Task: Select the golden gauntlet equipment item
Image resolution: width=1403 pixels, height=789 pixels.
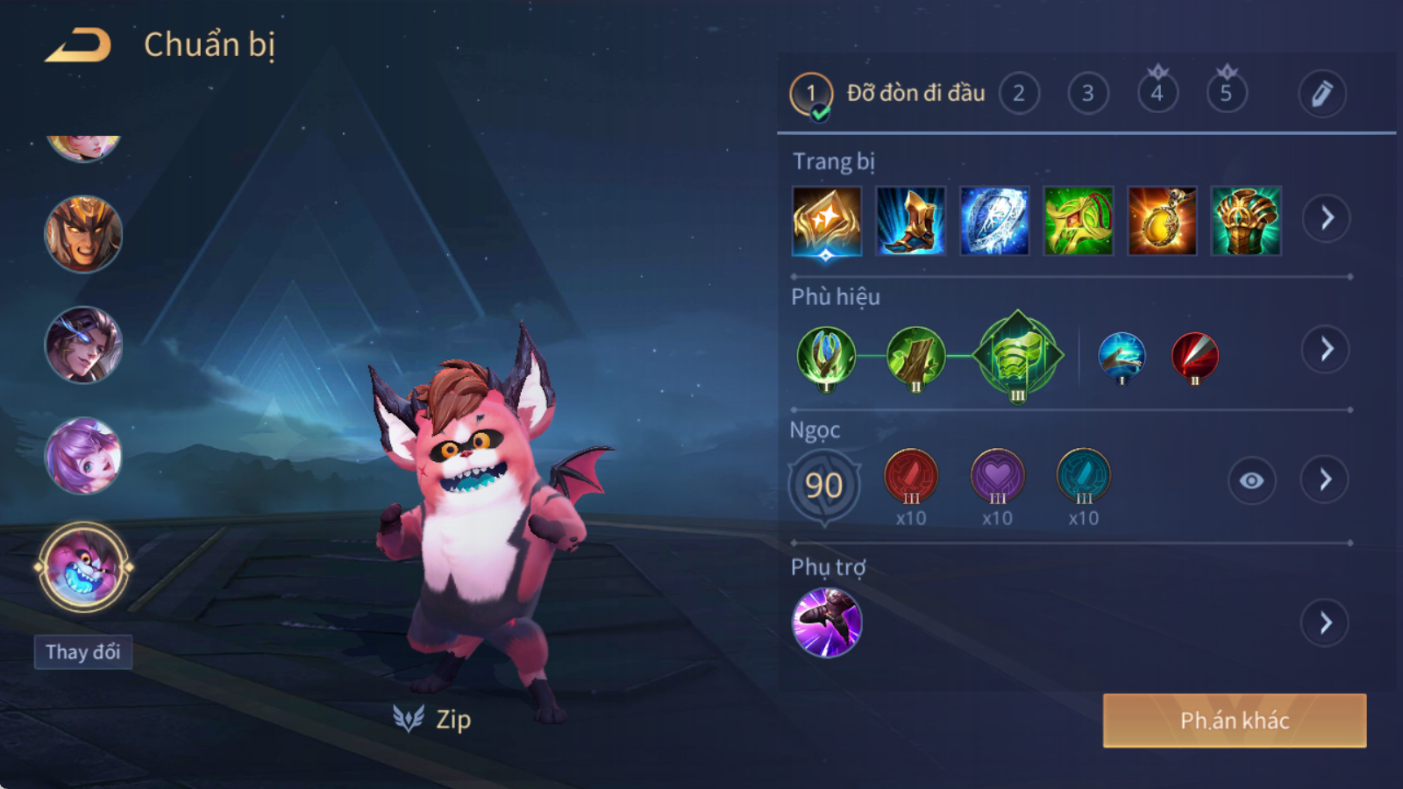Action: (1246, 220)
